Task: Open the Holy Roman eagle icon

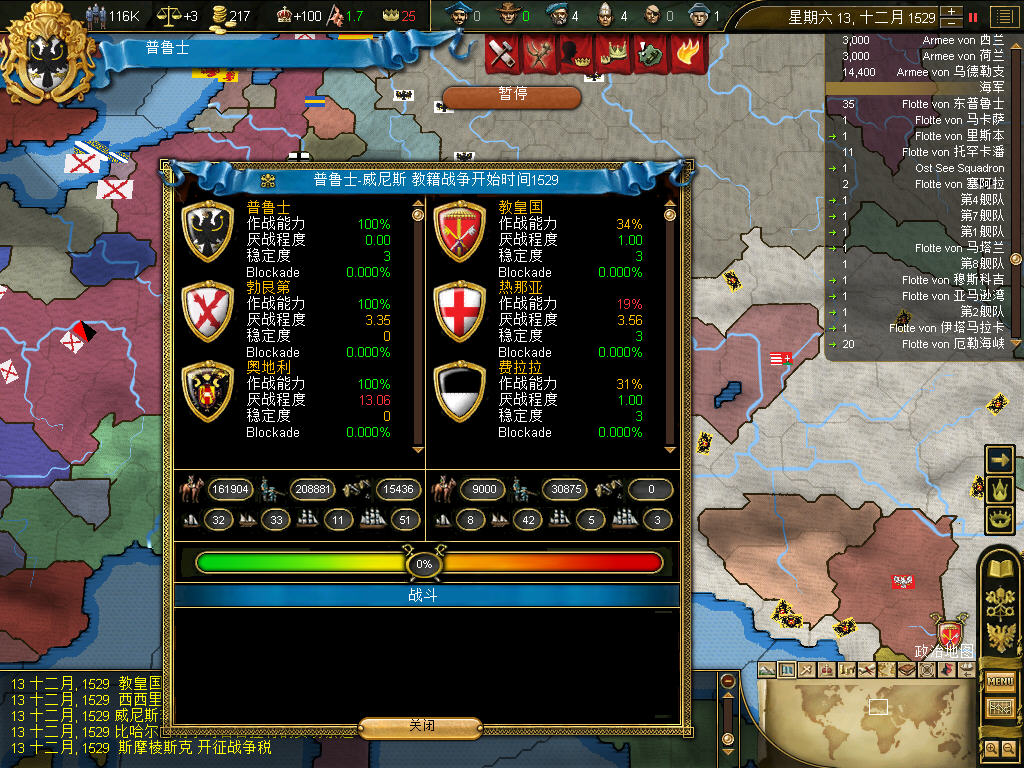Action: tap(1001, 636)
